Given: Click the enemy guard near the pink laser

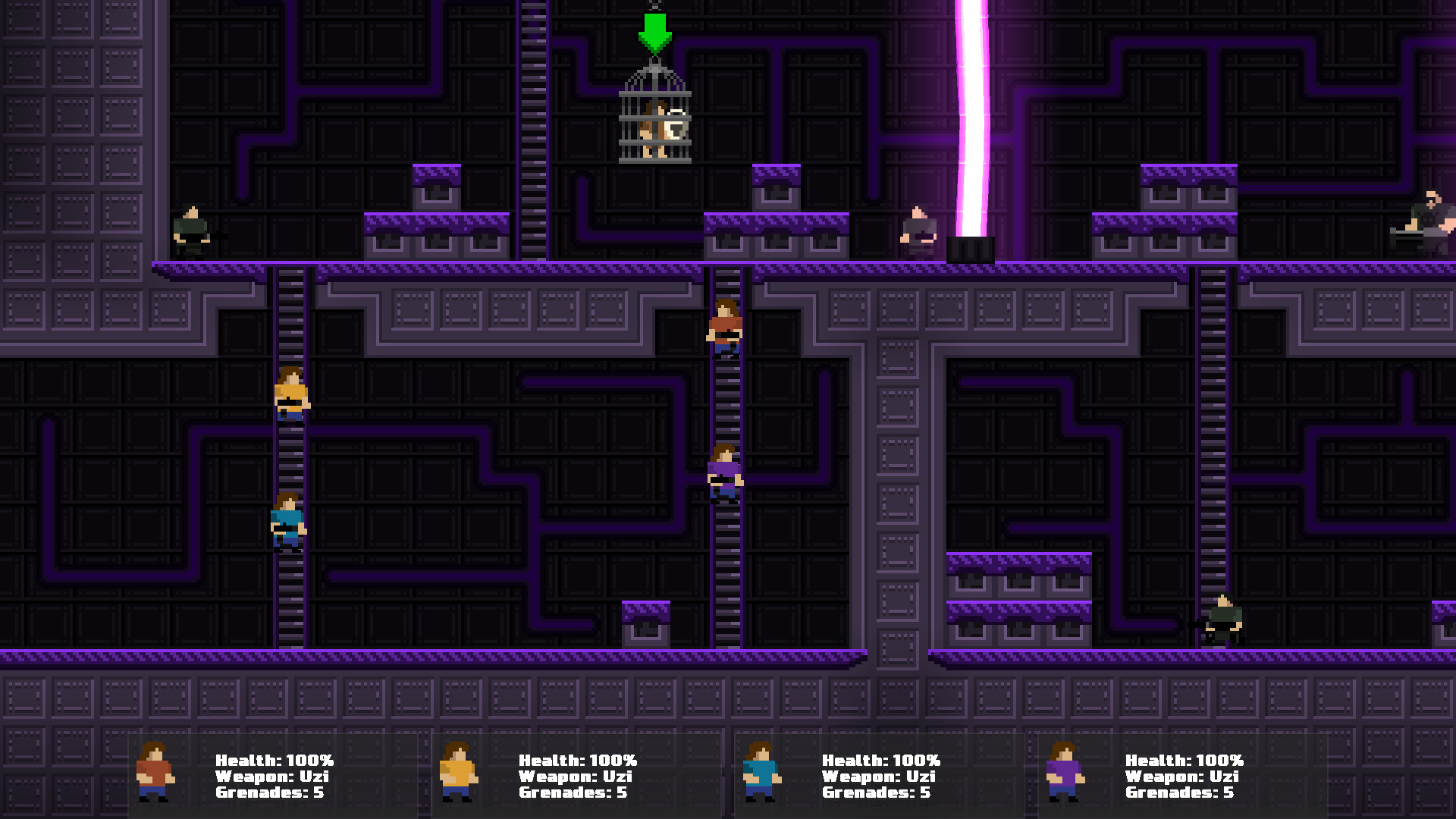Looking at the screenshot, I should coord(919,227).
